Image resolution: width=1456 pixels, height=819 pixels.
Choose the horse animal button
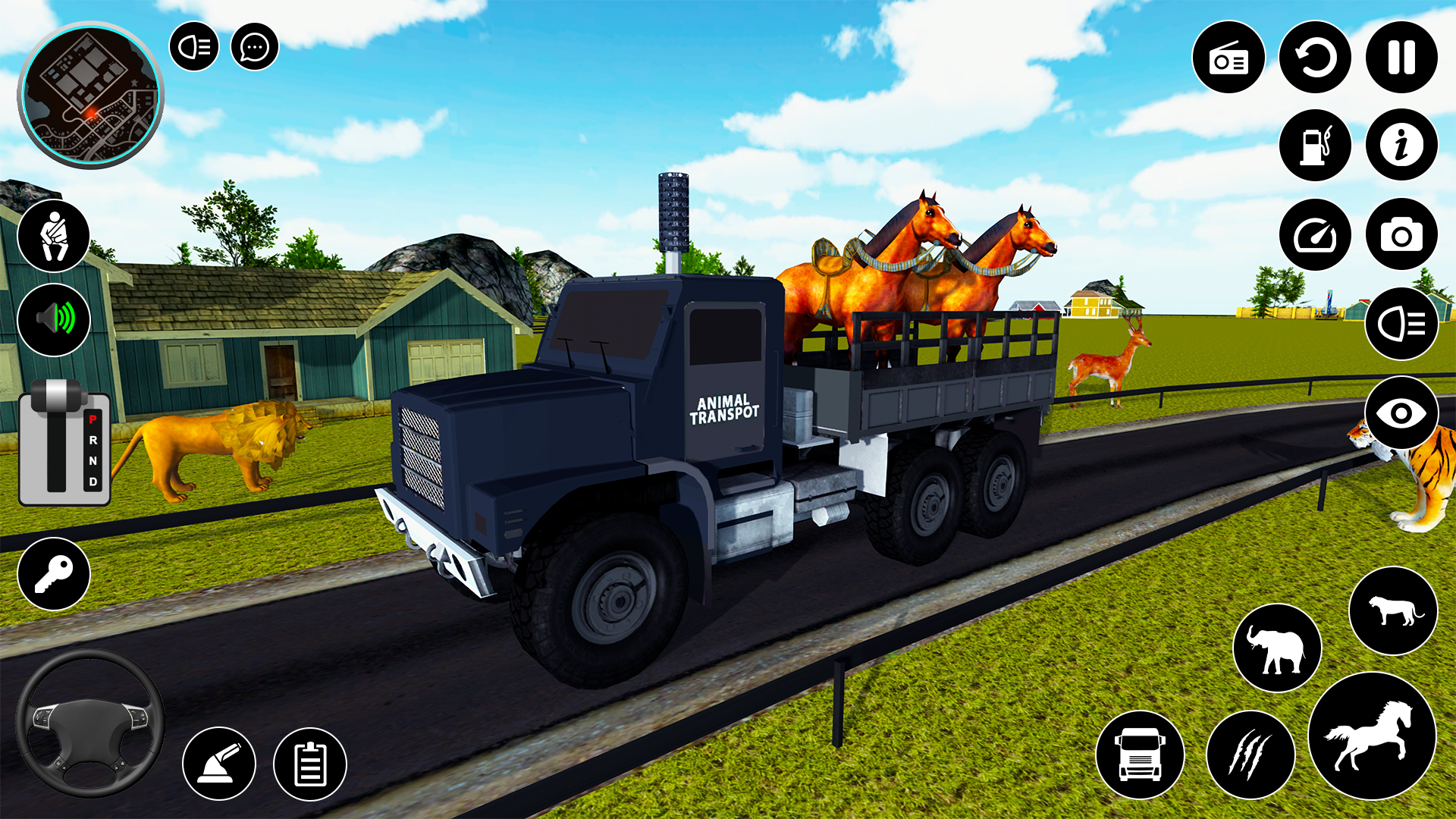[1373, 736]
